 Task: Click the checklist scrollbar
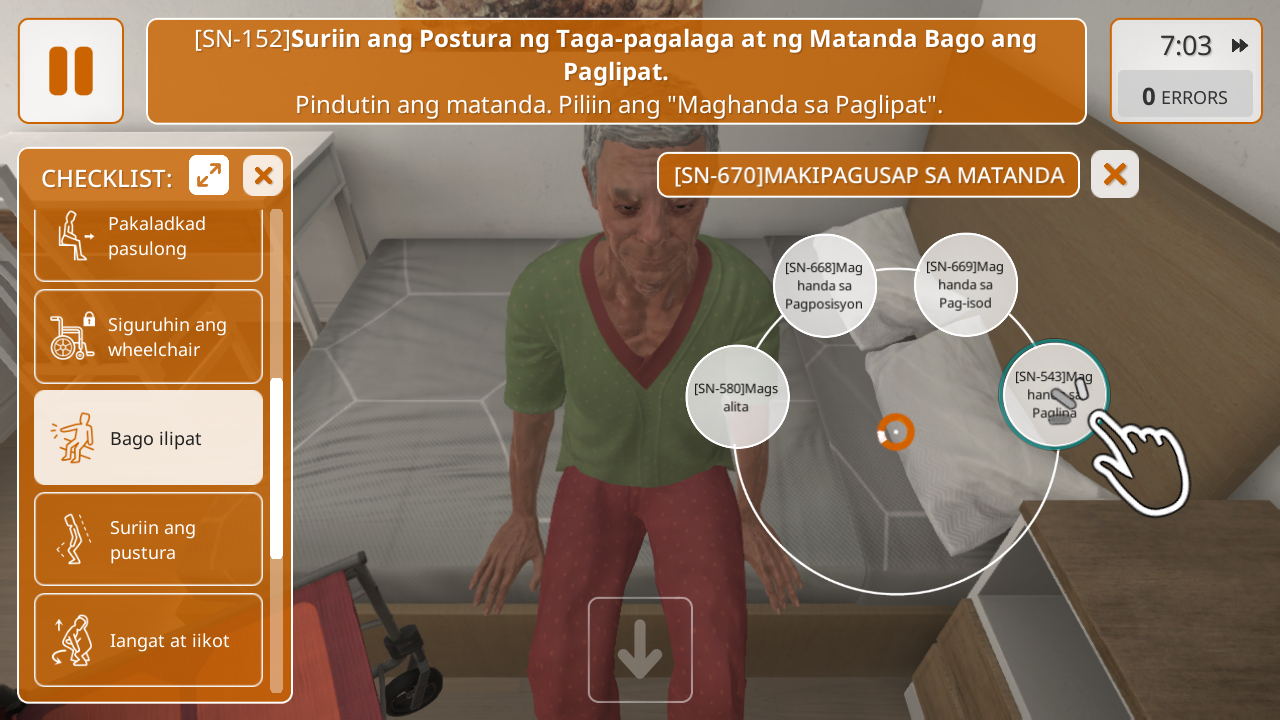[x=277, y=468]
